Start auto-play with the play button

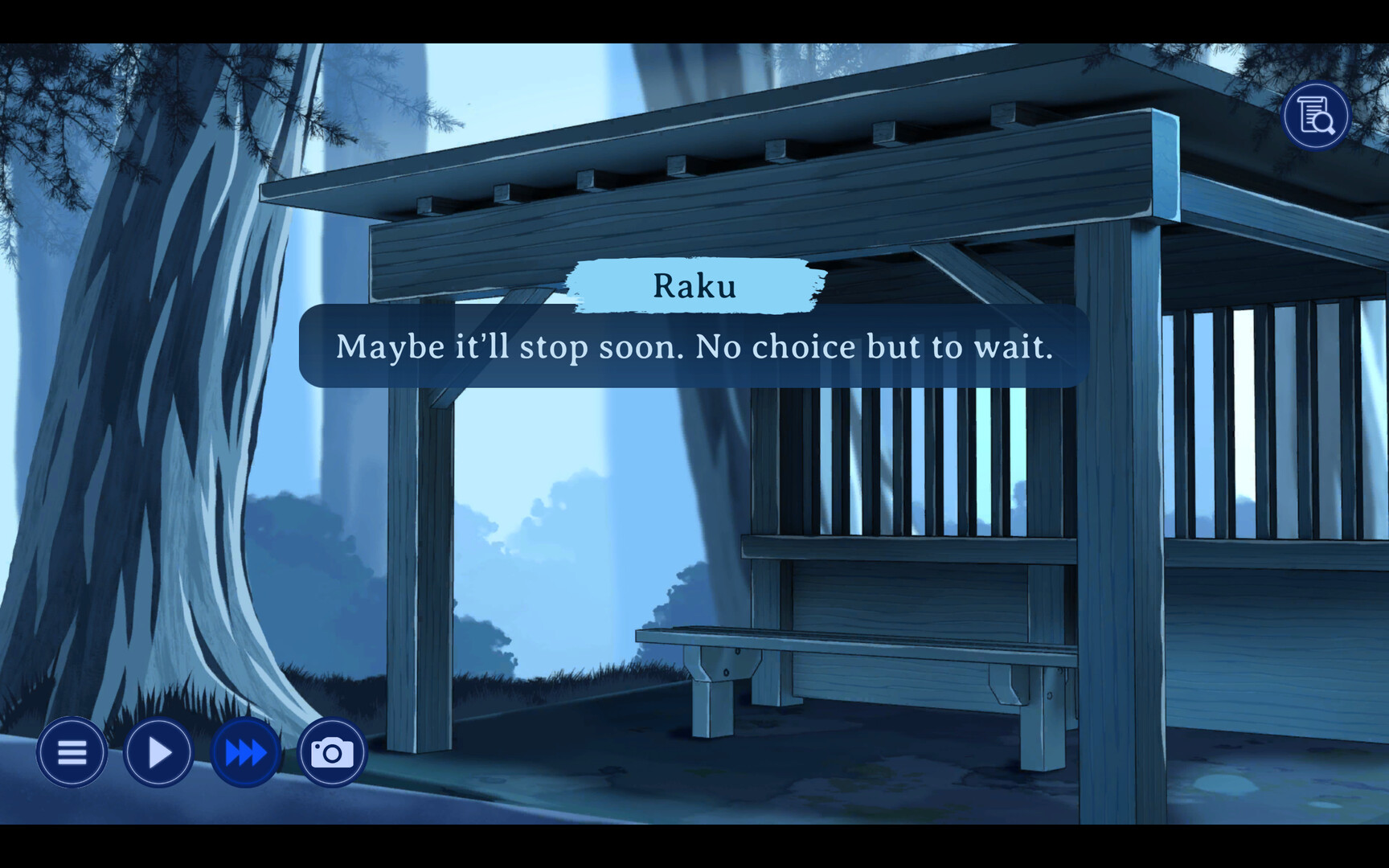(159, 753)
